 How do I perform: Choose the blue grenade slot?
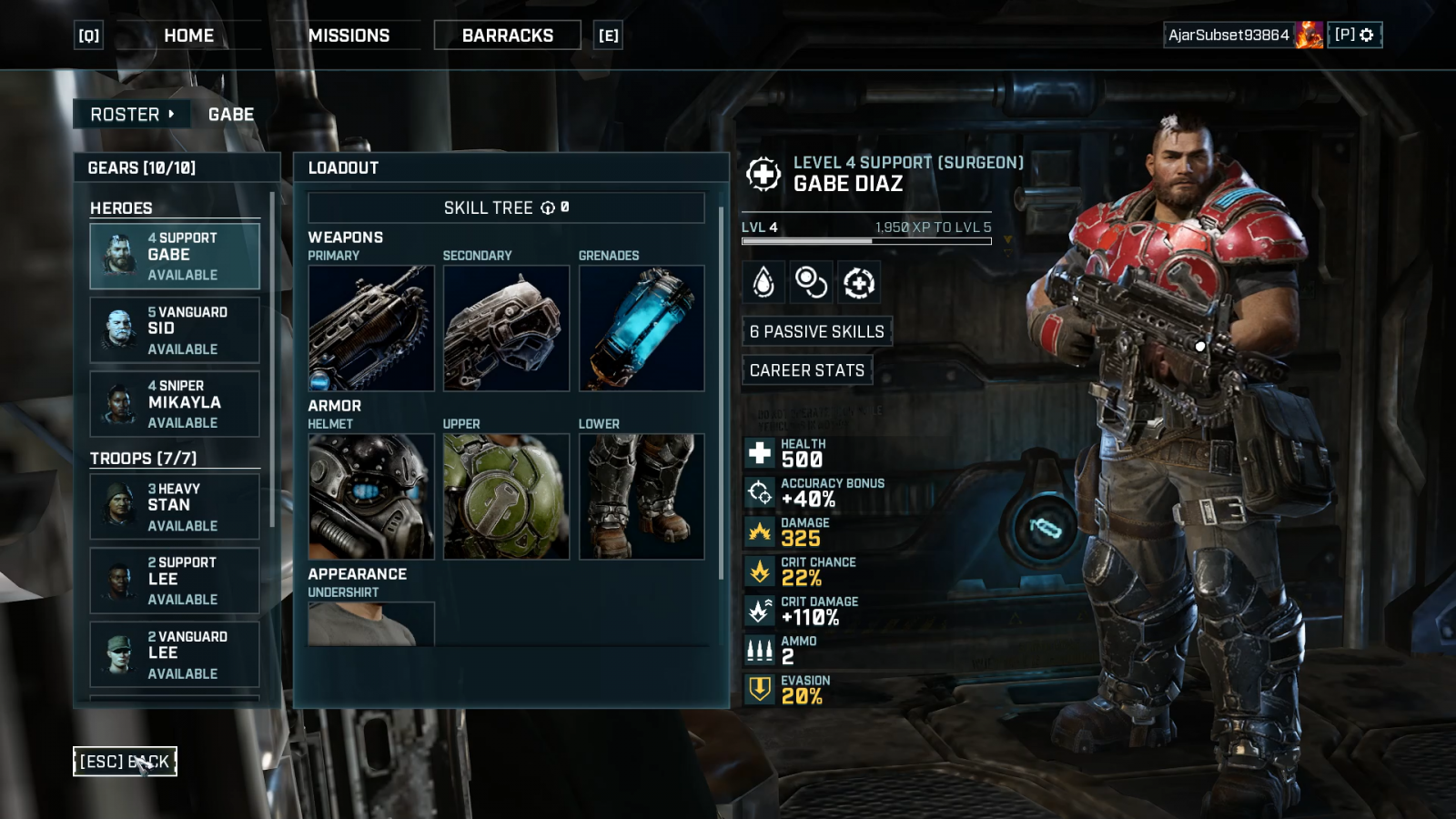click(x=642, y=328)
